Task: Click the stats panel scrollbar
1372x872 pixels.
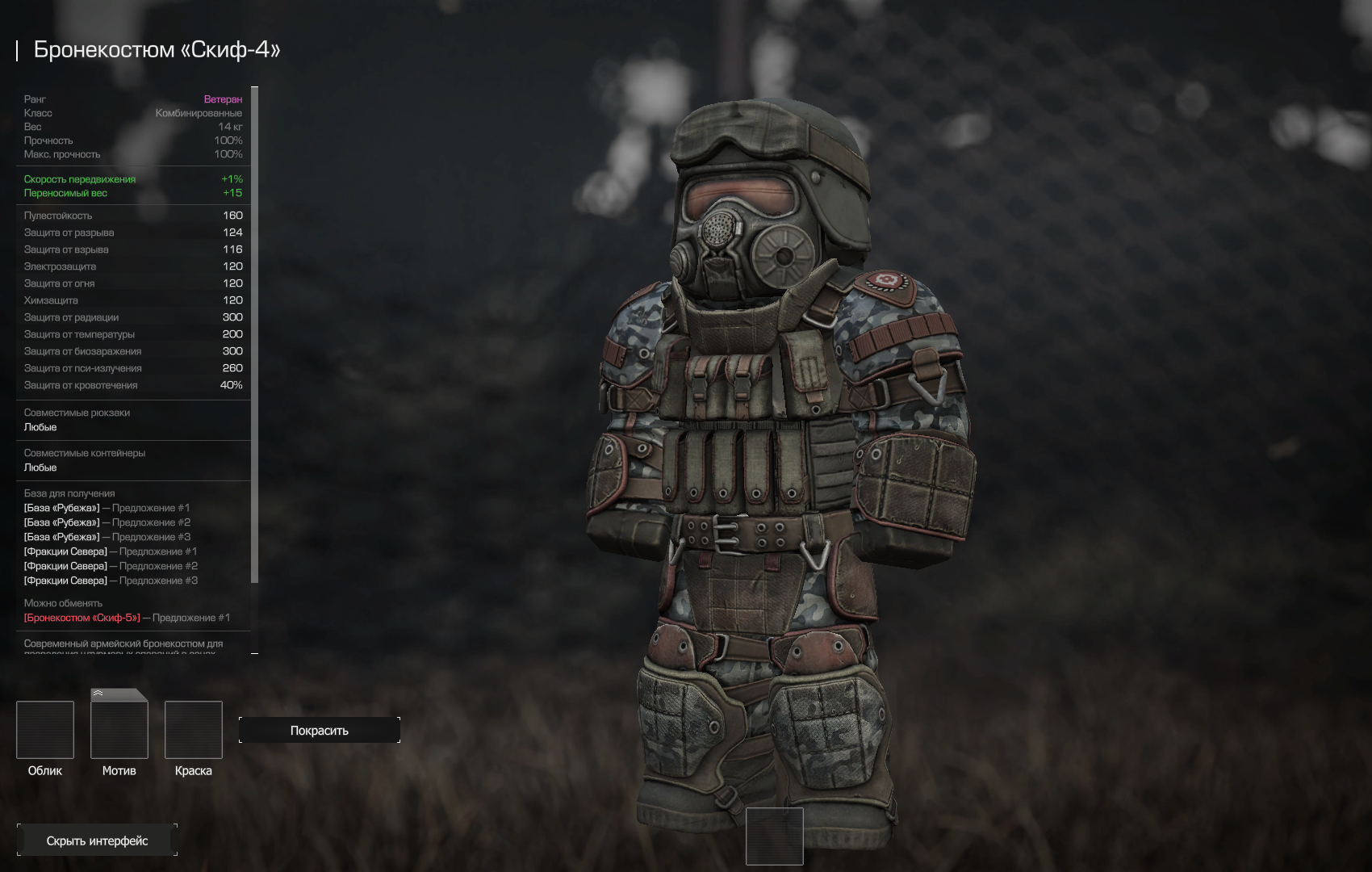Action: tap(255, 335)
